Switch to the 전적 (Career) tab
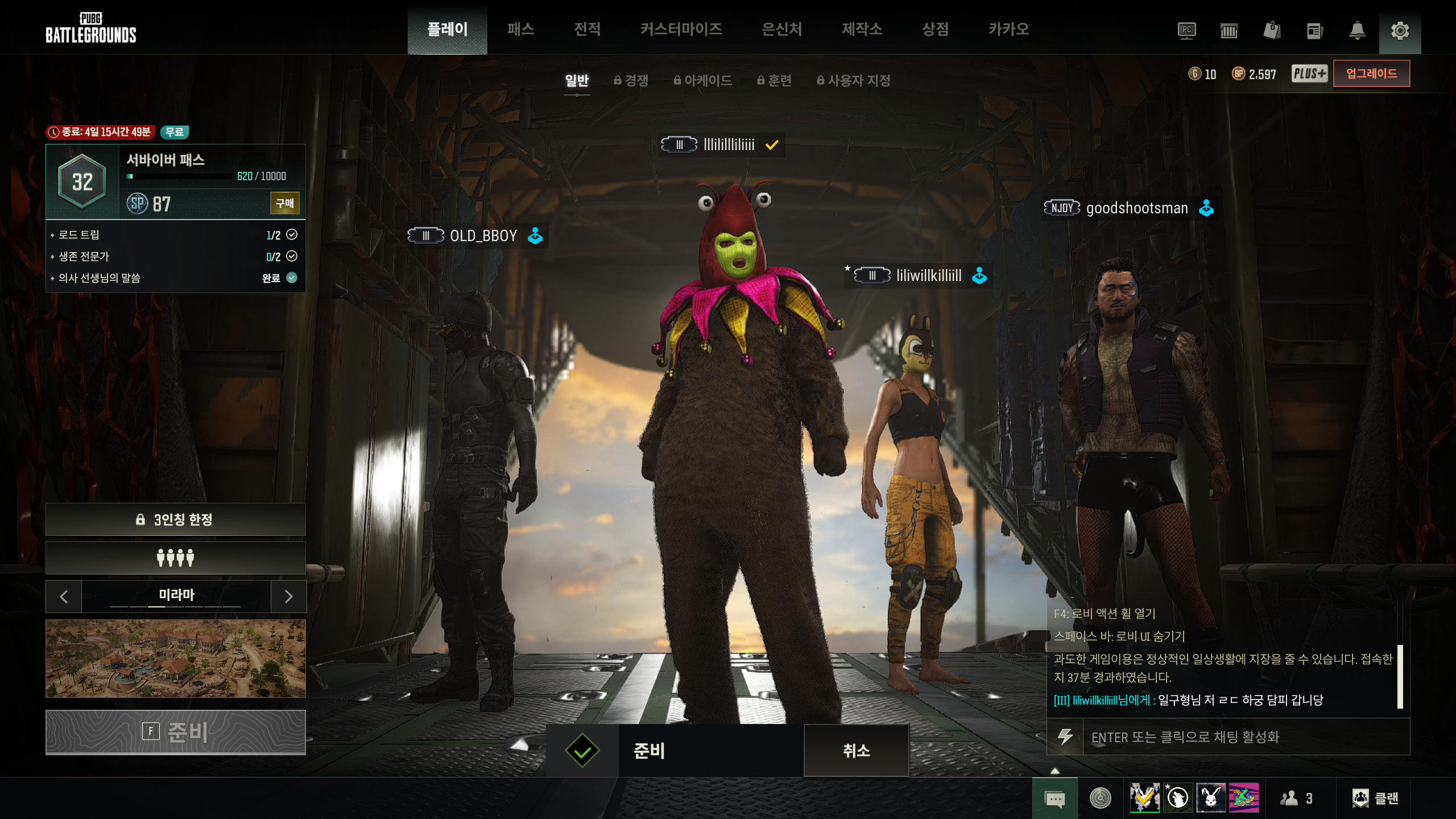Viewport: 1456px width, 819px height. pos(587,29)
